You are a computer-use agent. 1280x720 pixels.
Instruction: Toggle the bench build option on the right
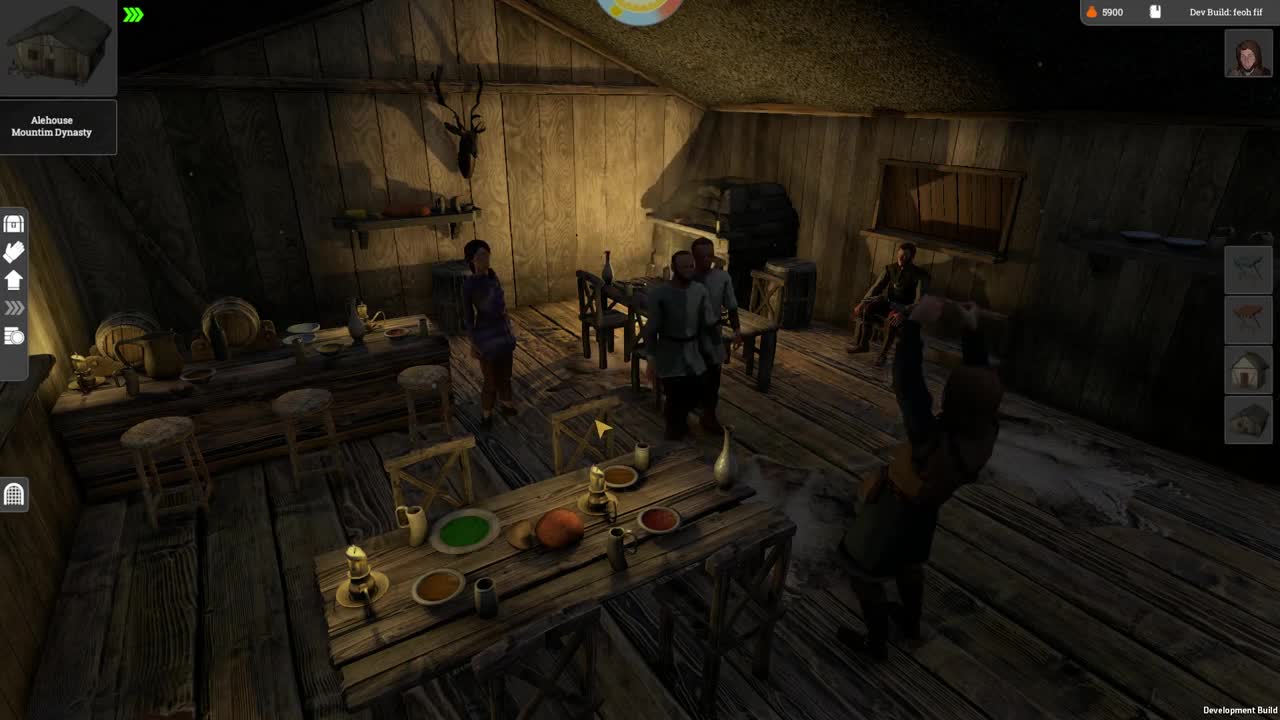point(1248,269)
